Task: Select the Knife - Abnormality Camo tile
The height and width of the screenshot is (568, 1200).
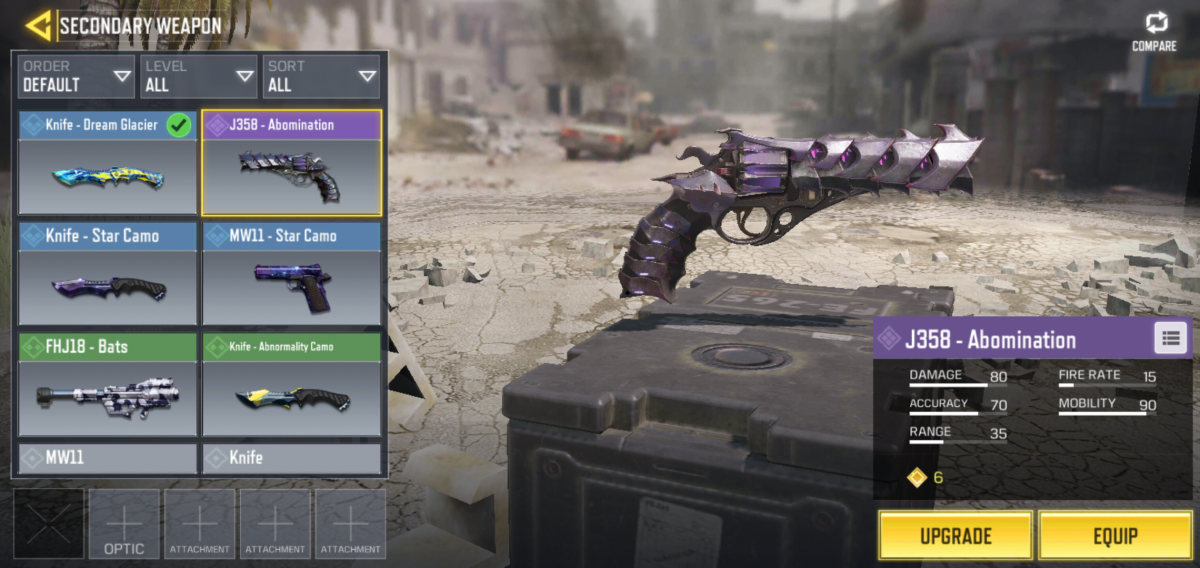Action: coord(291,385)
